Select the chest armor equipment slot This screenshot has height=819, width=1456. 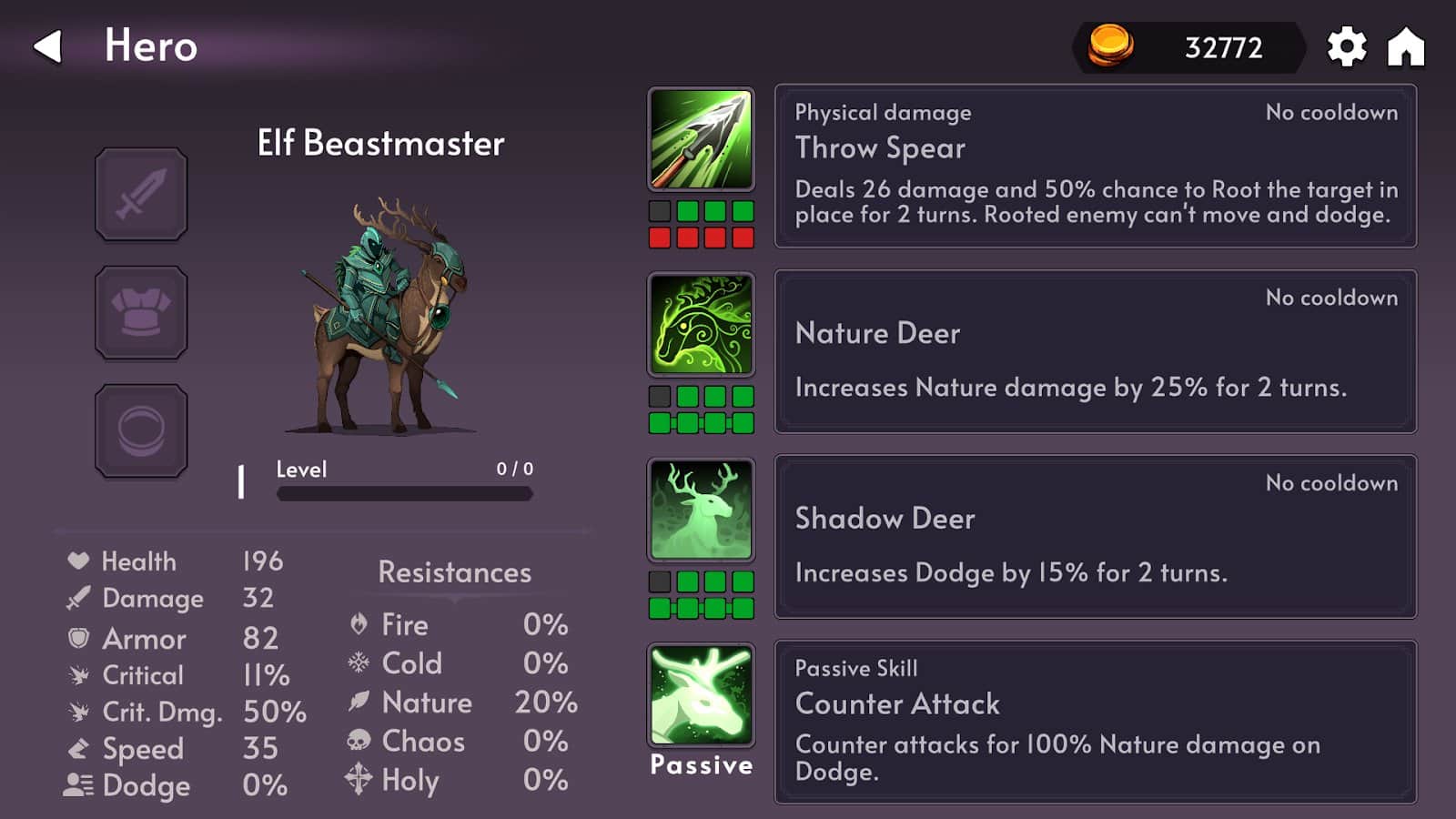(x=141, y=312)
